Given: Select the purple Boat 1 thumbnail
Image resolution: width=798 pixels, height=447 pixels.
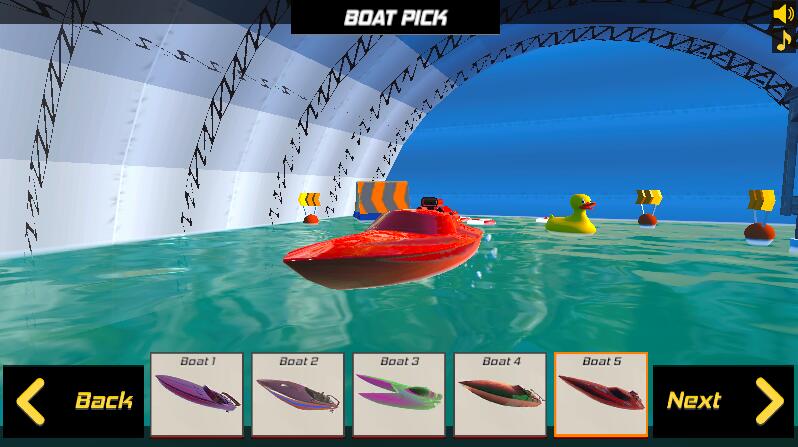Looking at the screenshot, I should click(197, 394).
